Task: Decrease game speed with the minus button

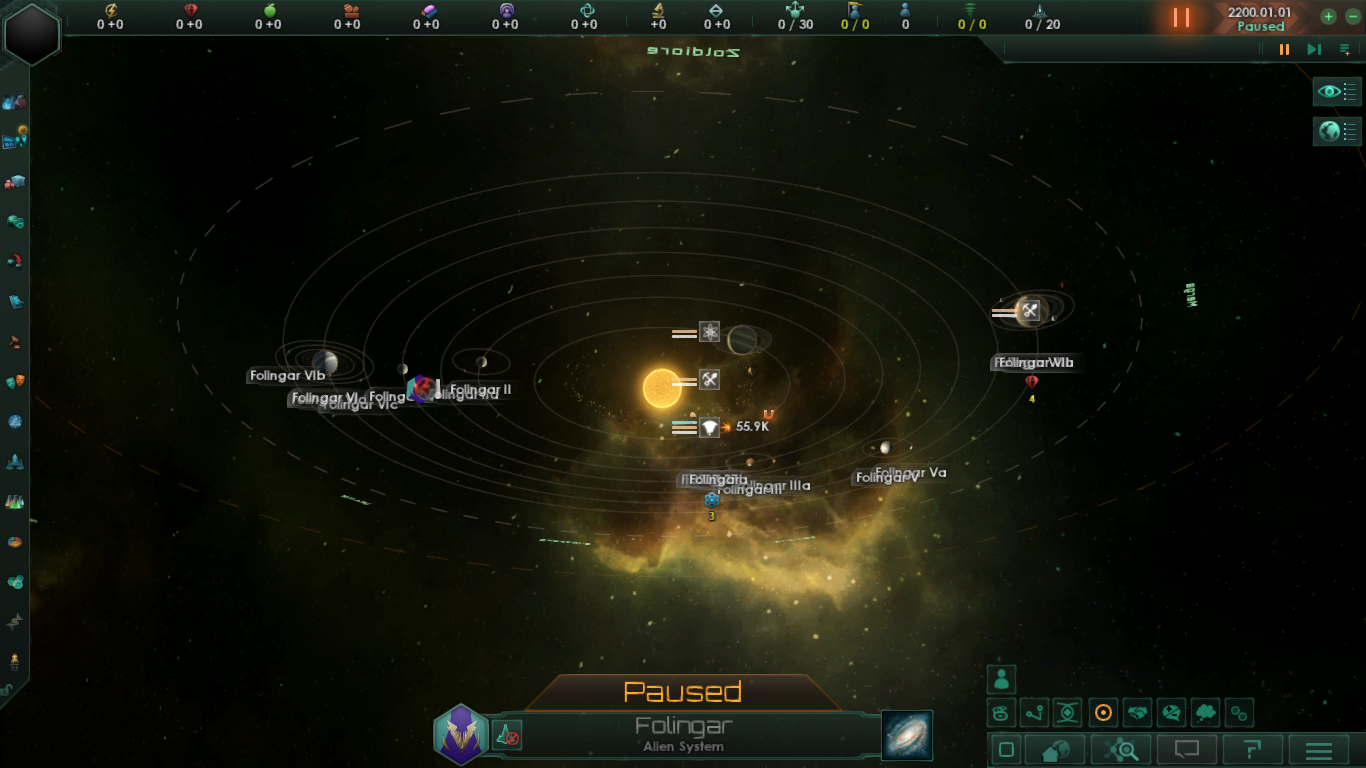Action: (1354, 16)
